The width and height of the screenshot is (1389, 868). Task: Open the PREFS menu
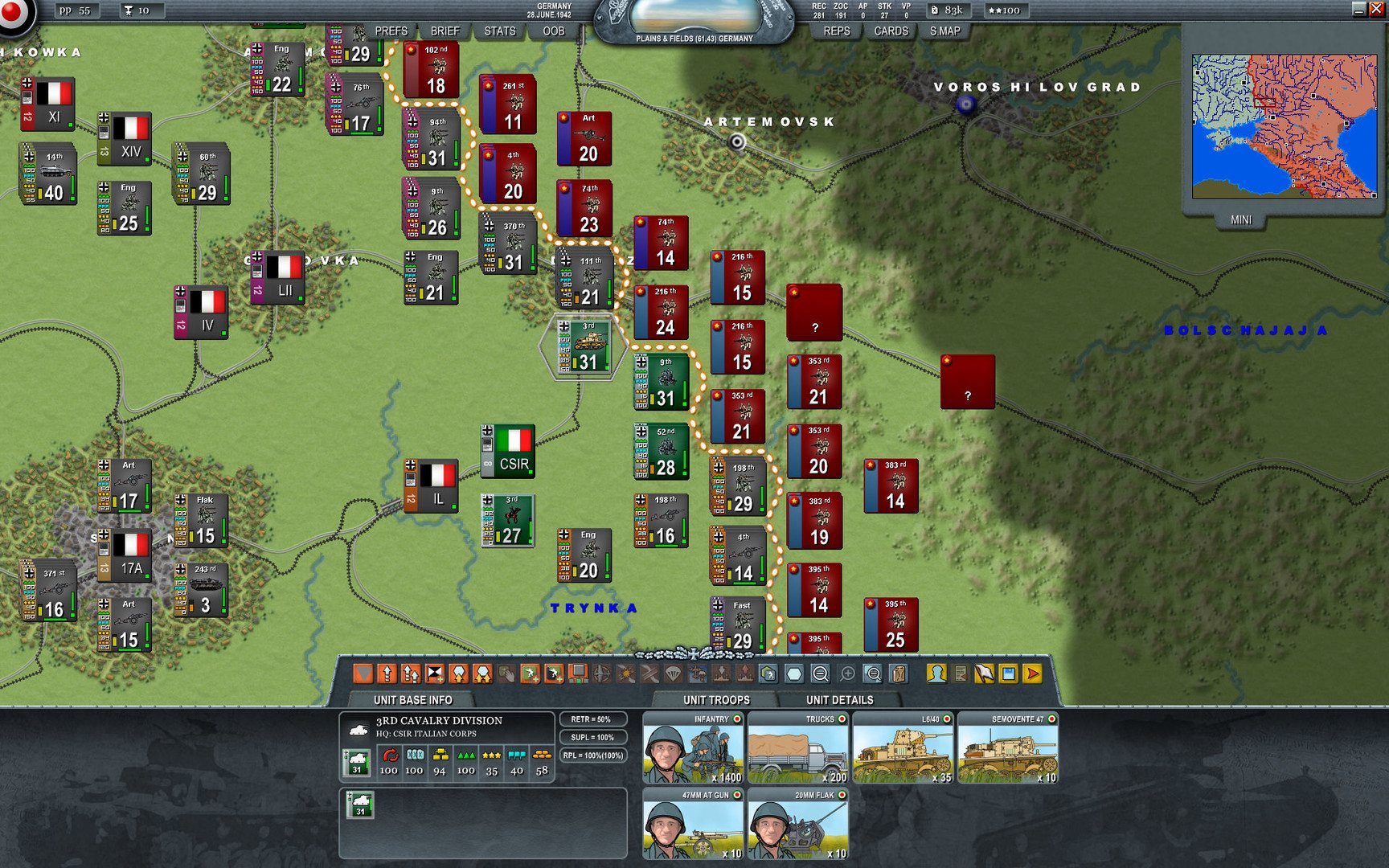tap(391, 31)
